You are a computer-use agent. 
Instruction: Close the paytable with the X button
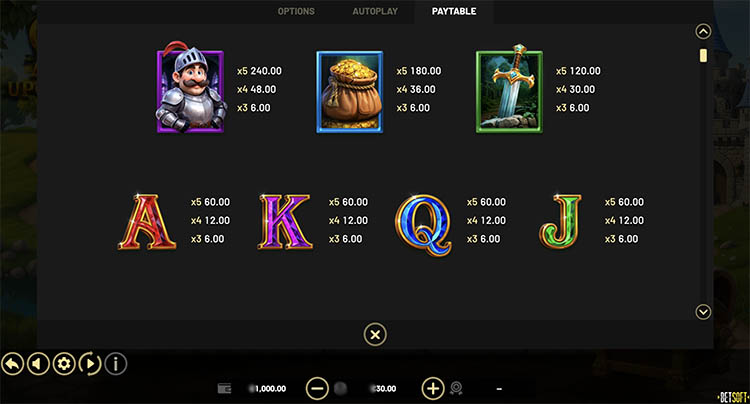click(x=374, y=334)
